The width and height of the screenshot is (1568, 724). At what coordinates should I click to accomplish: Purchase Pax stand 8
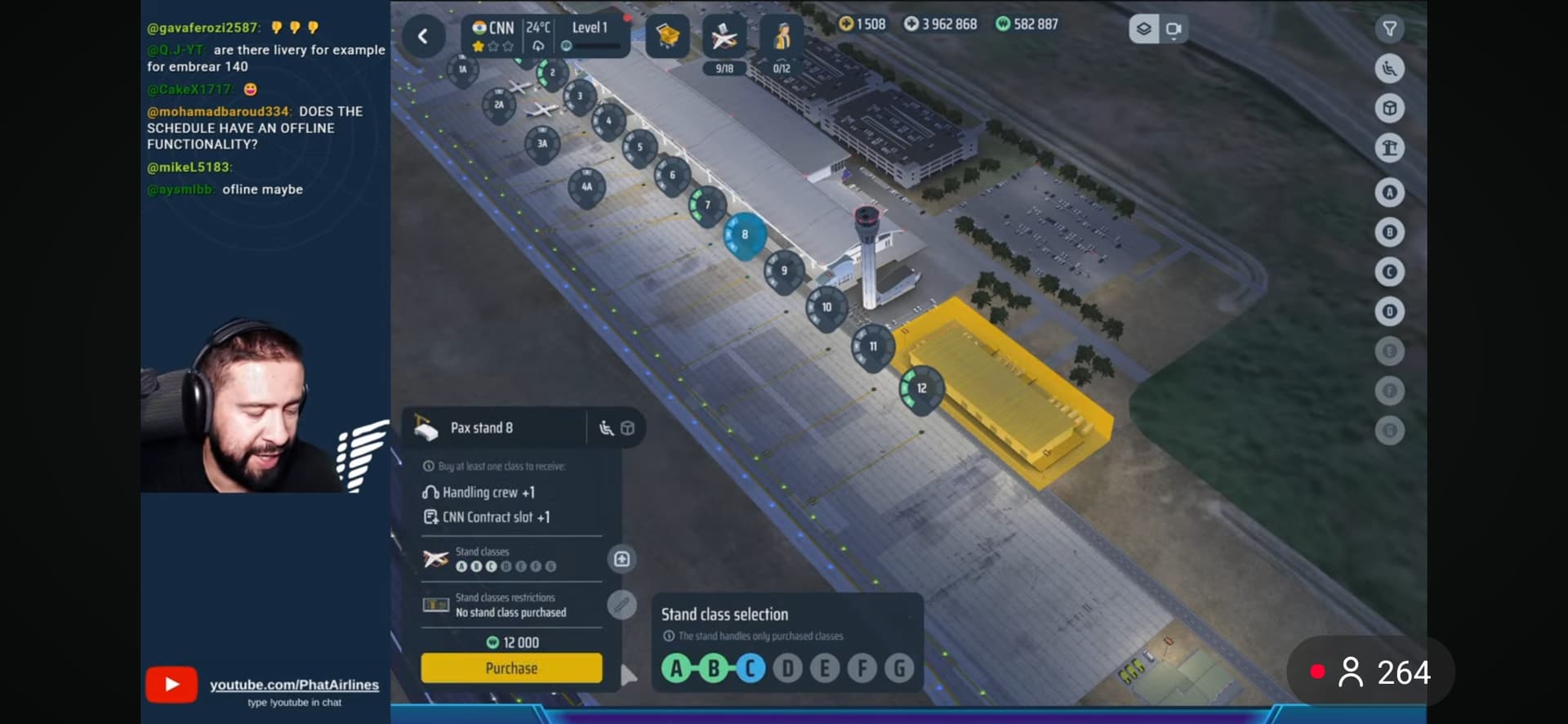tap(511, 668)
